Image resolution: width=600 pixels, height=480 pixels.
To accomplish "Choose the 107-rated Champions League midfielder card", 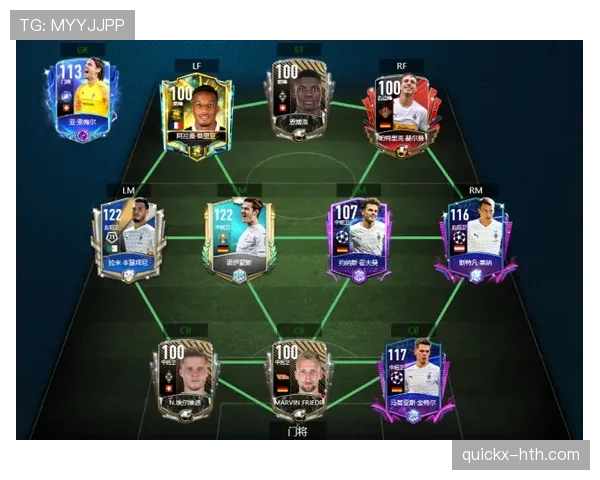I will (x=360, y=240).
